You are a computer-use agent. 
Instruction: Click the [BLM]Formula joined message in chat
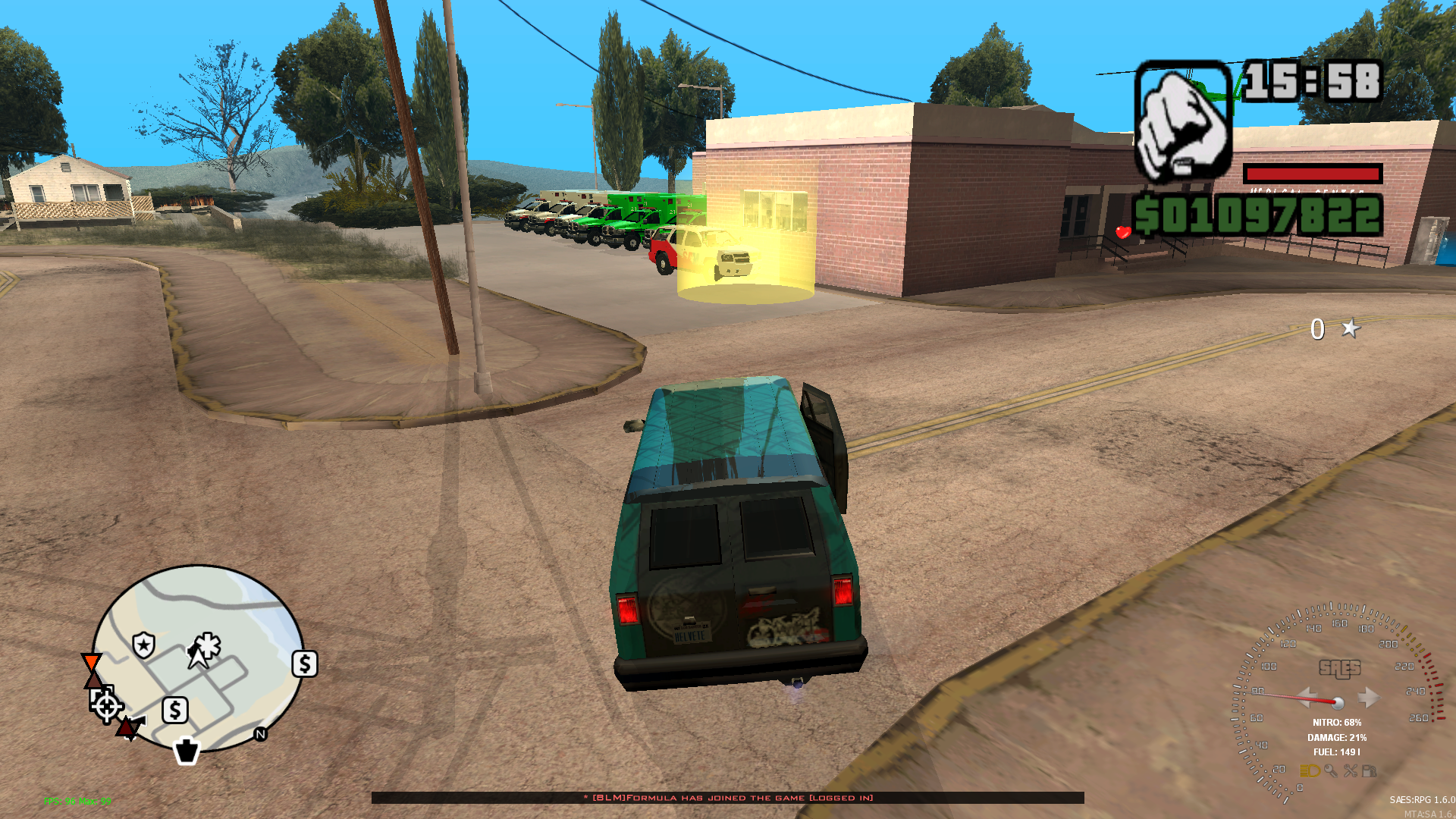(728, 798)
